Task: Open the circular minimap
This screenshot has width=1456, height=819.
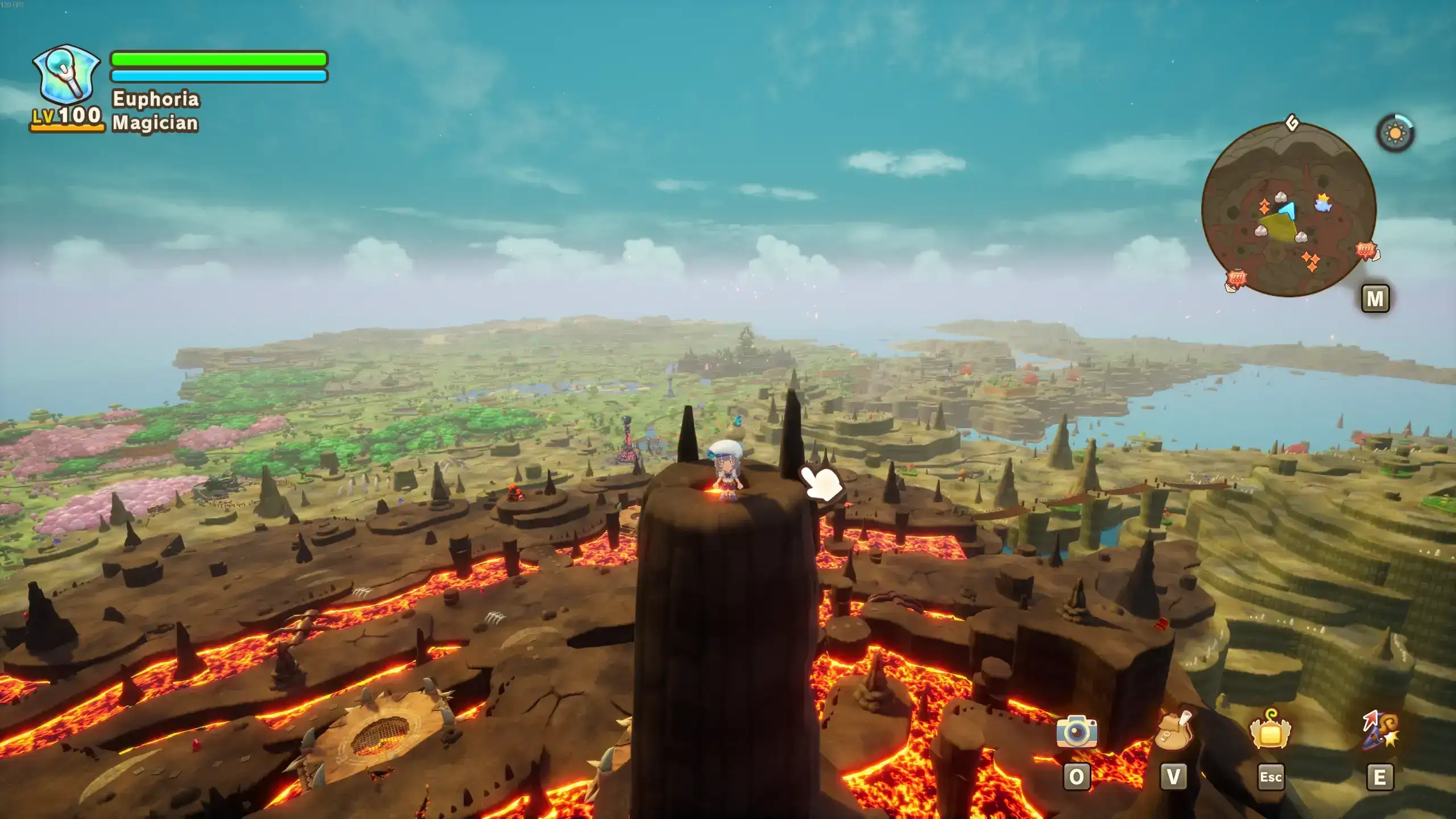Action: [1289, 209]
